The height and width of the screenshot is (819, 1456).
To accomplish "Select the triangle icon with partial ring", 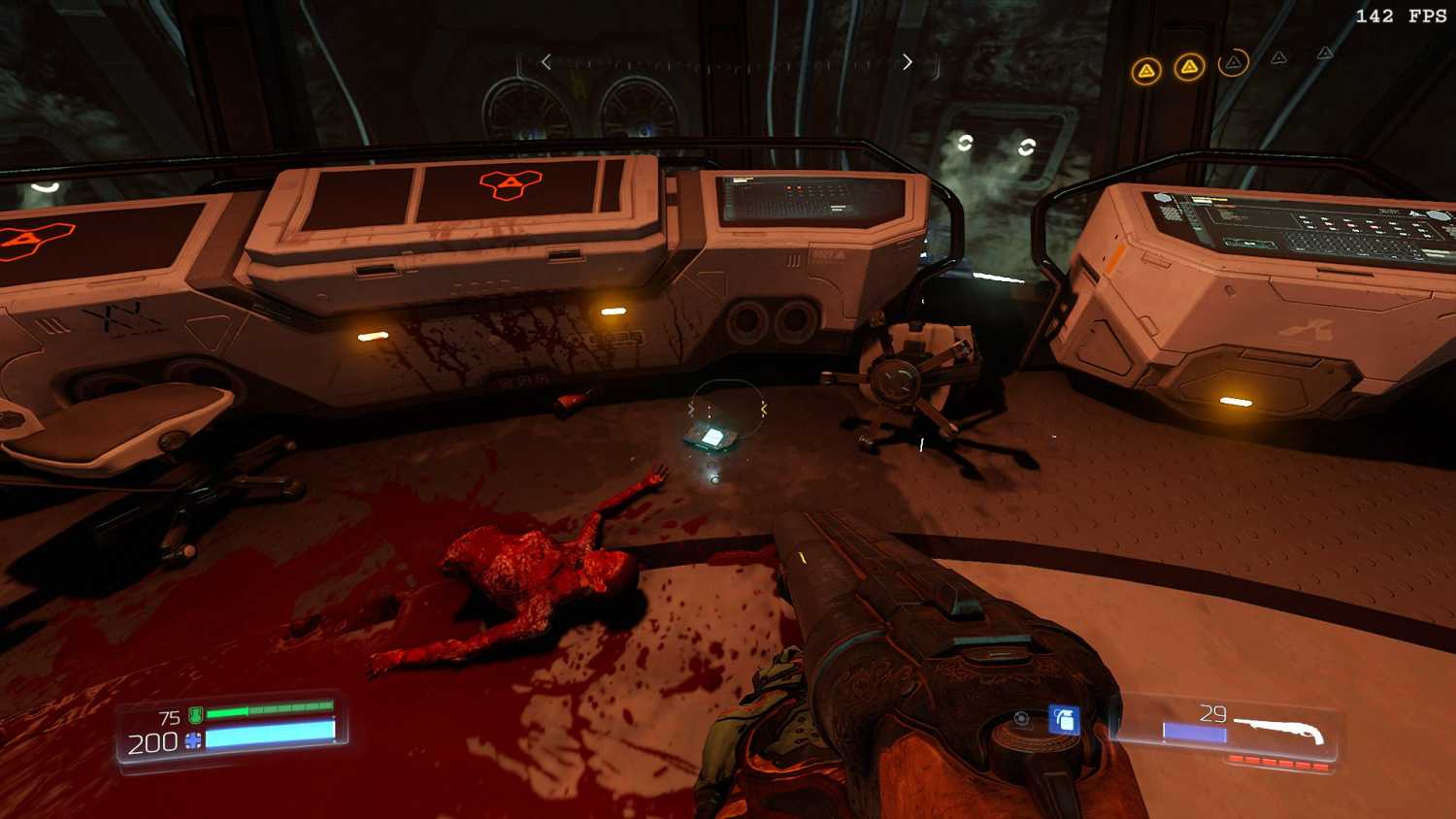I will click(1233, 64).
